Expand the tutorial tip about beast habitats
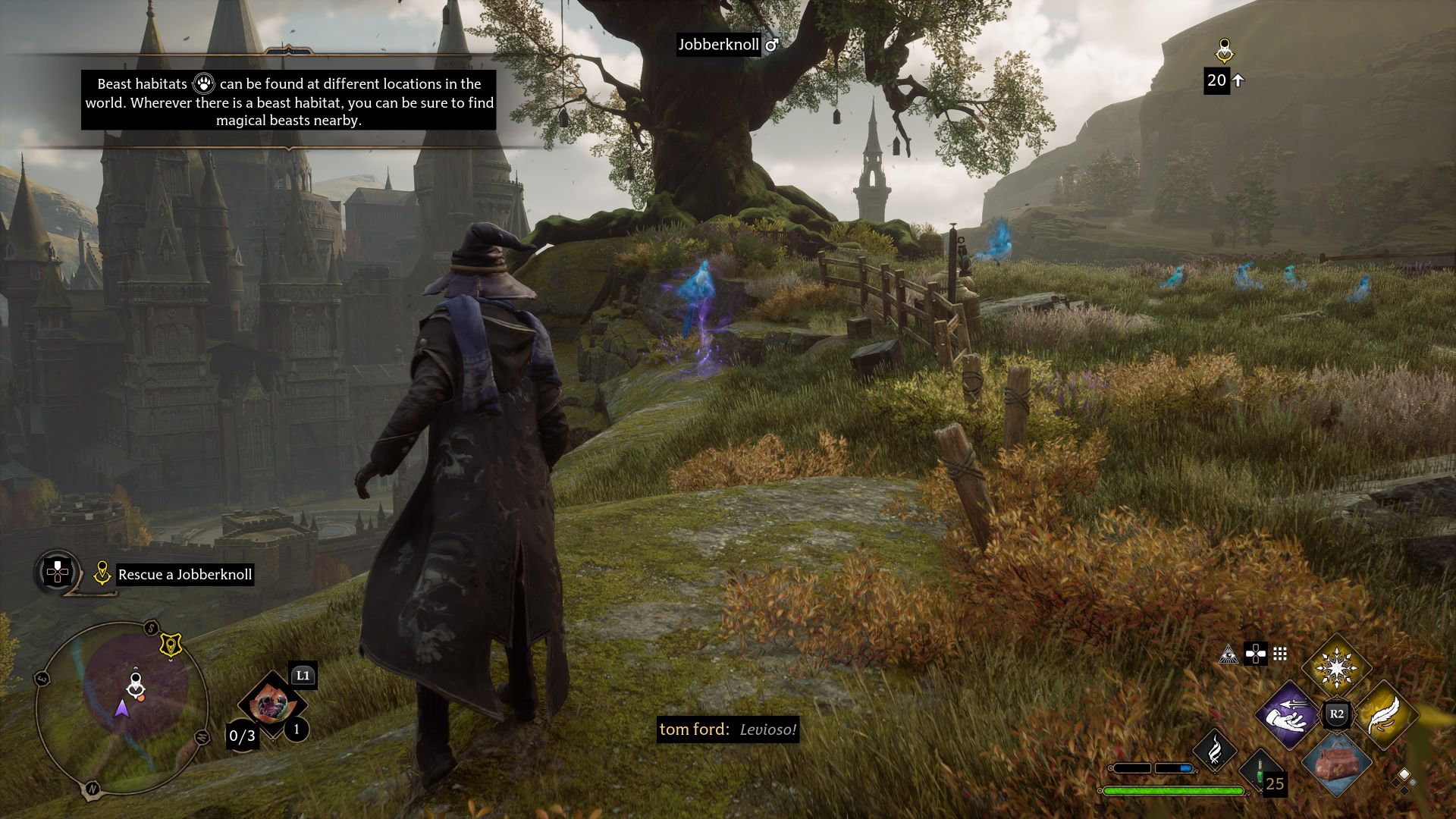 click(x=288, y=101)
